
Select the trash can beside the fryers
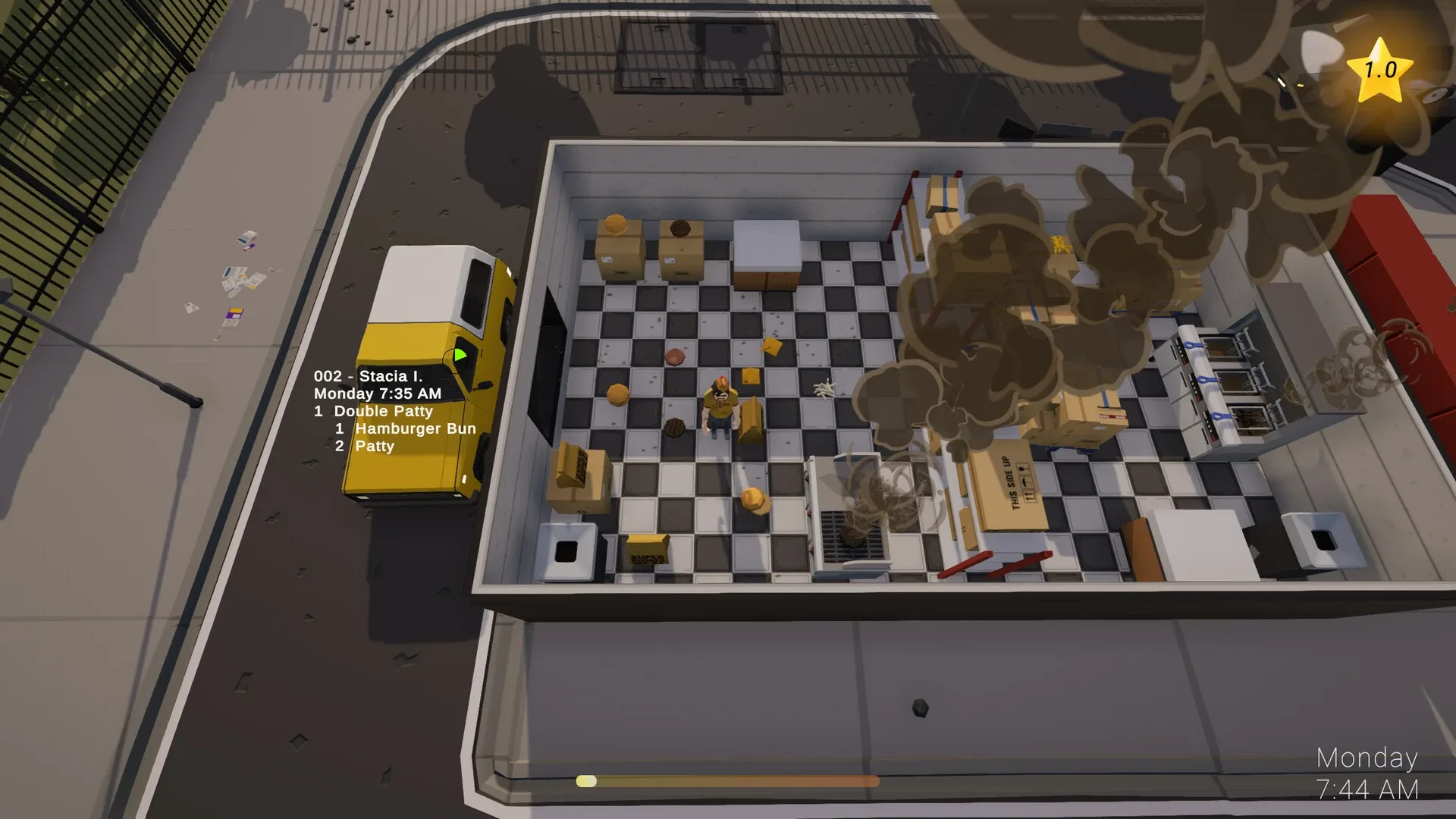tap(1323, 538)
